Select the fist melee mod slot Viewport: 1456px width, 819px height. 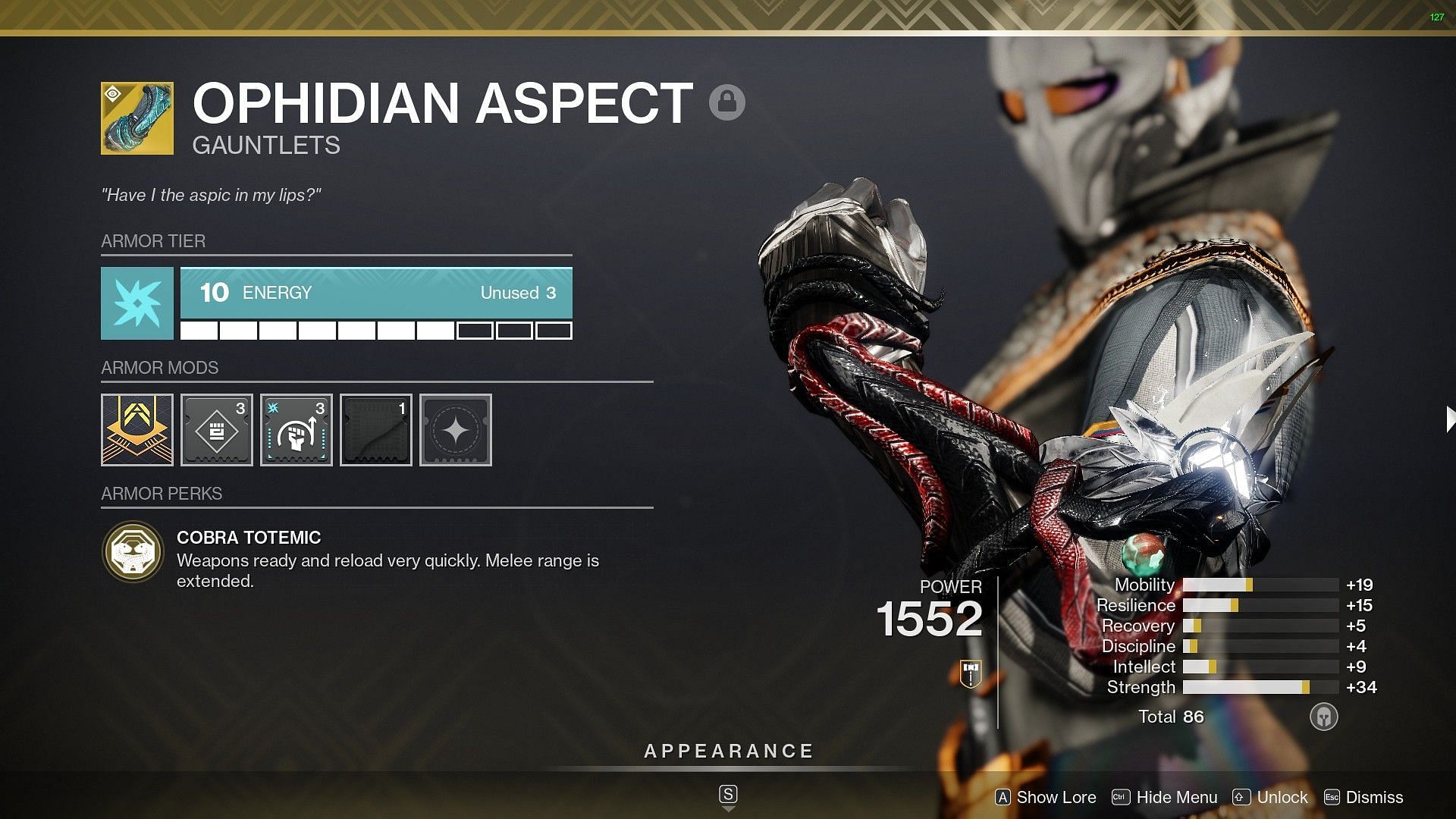297,430
